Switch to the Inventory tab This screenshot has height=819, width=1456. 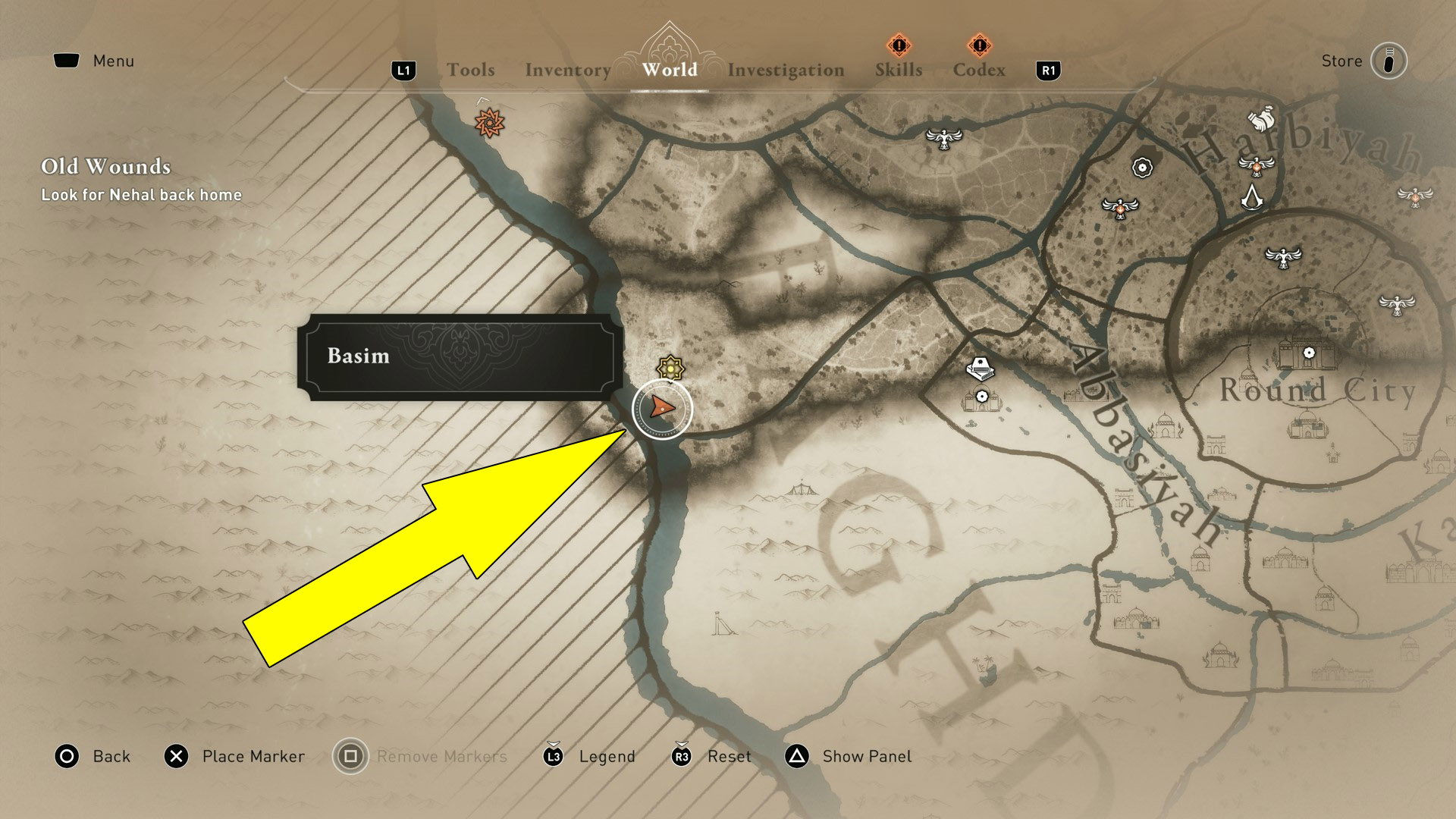click(x=568, y=70)
